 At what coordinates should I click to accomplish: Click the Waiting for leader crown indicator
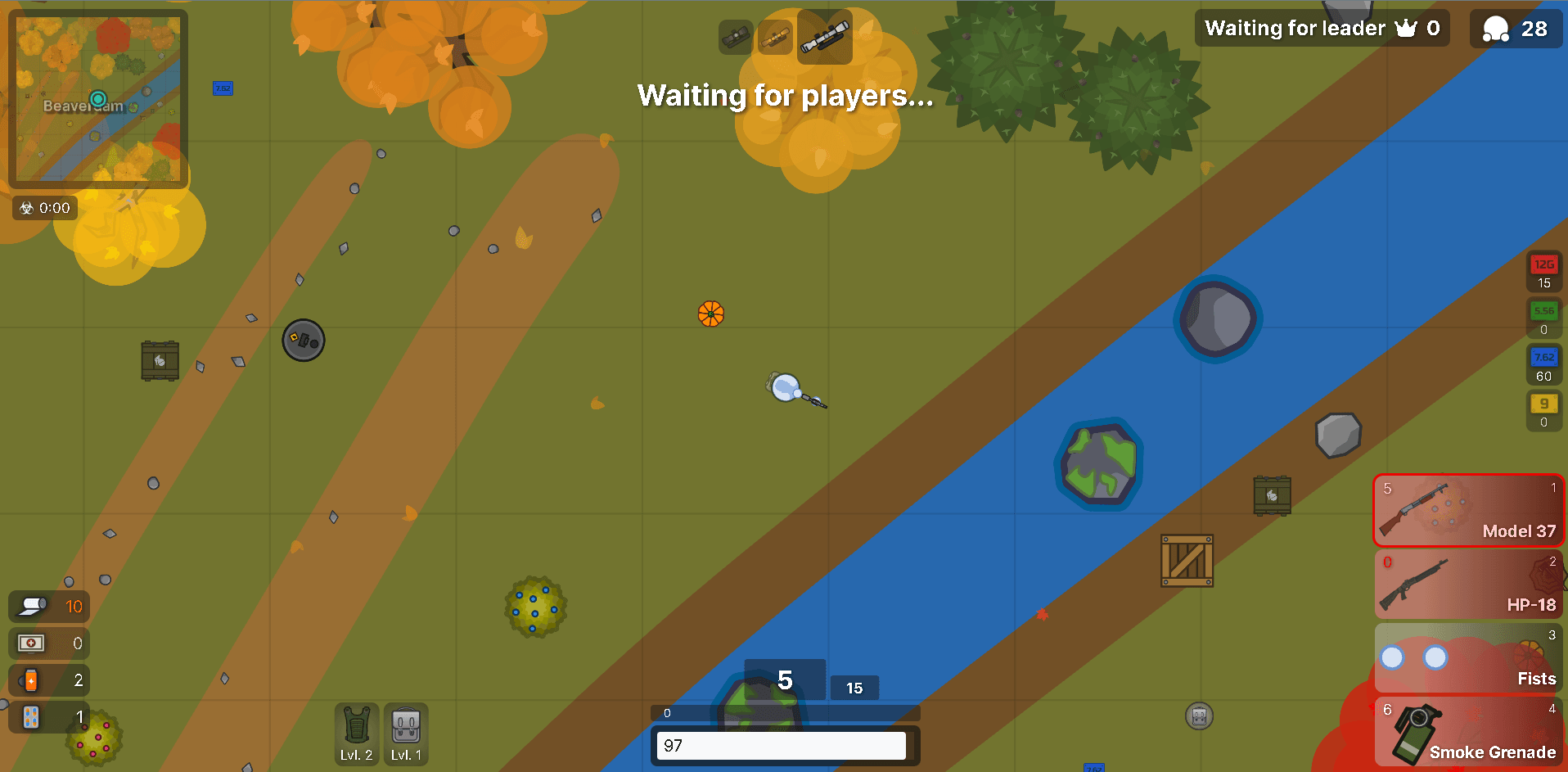(x=1321, y=28)
